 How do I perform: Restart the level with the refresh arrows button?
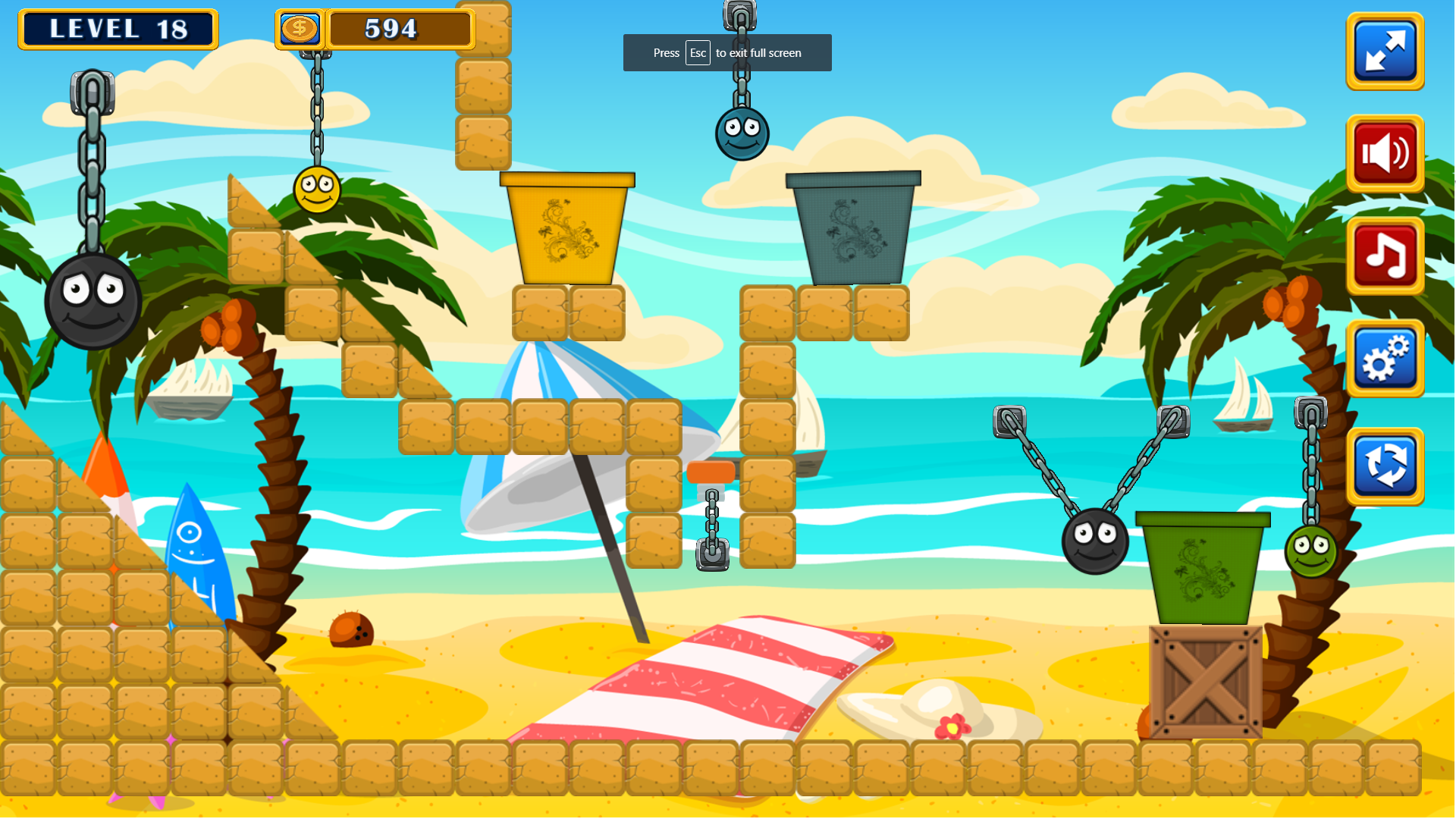[x=1385, y=466]
